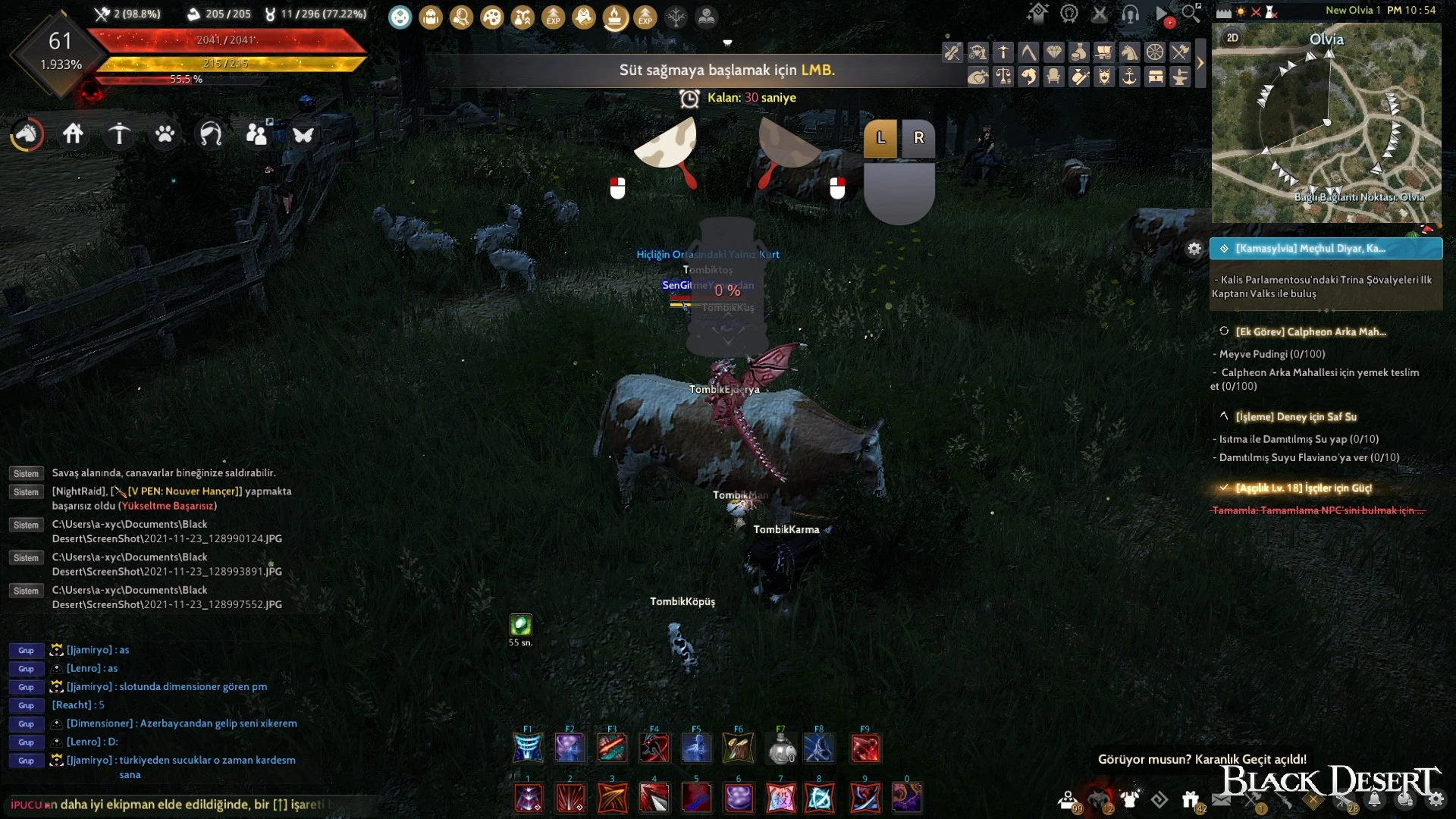
Task: Open the anchor shortcut icon
Action: (x=1130, y=77)
